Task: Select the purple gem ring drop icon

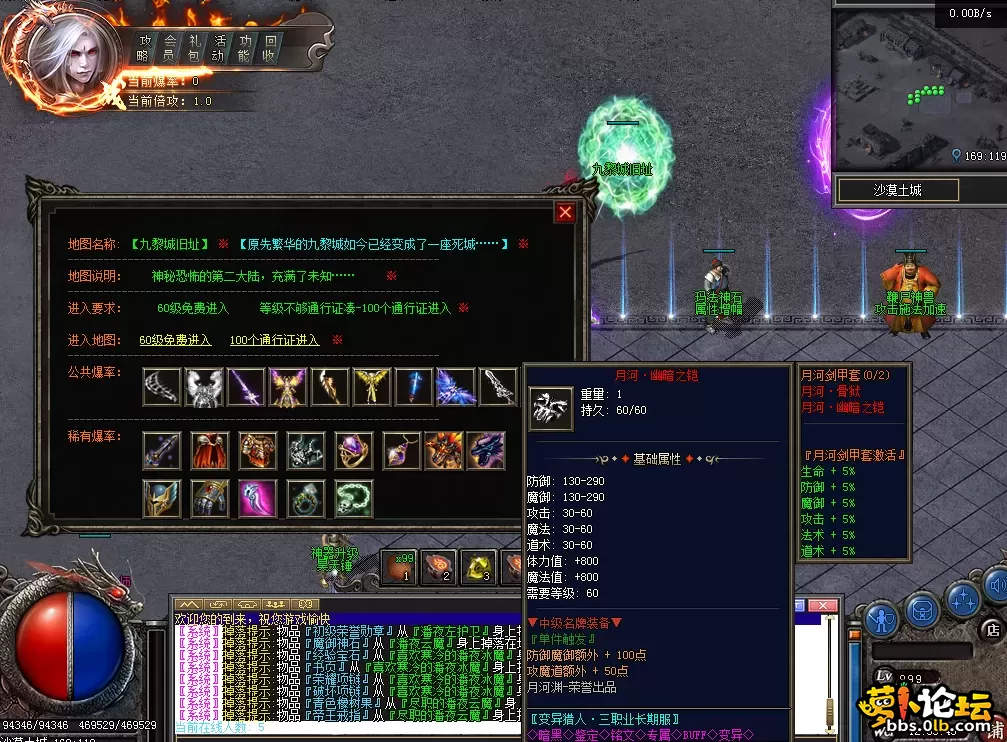Action: pyautogui.click(x=353, y=451)
